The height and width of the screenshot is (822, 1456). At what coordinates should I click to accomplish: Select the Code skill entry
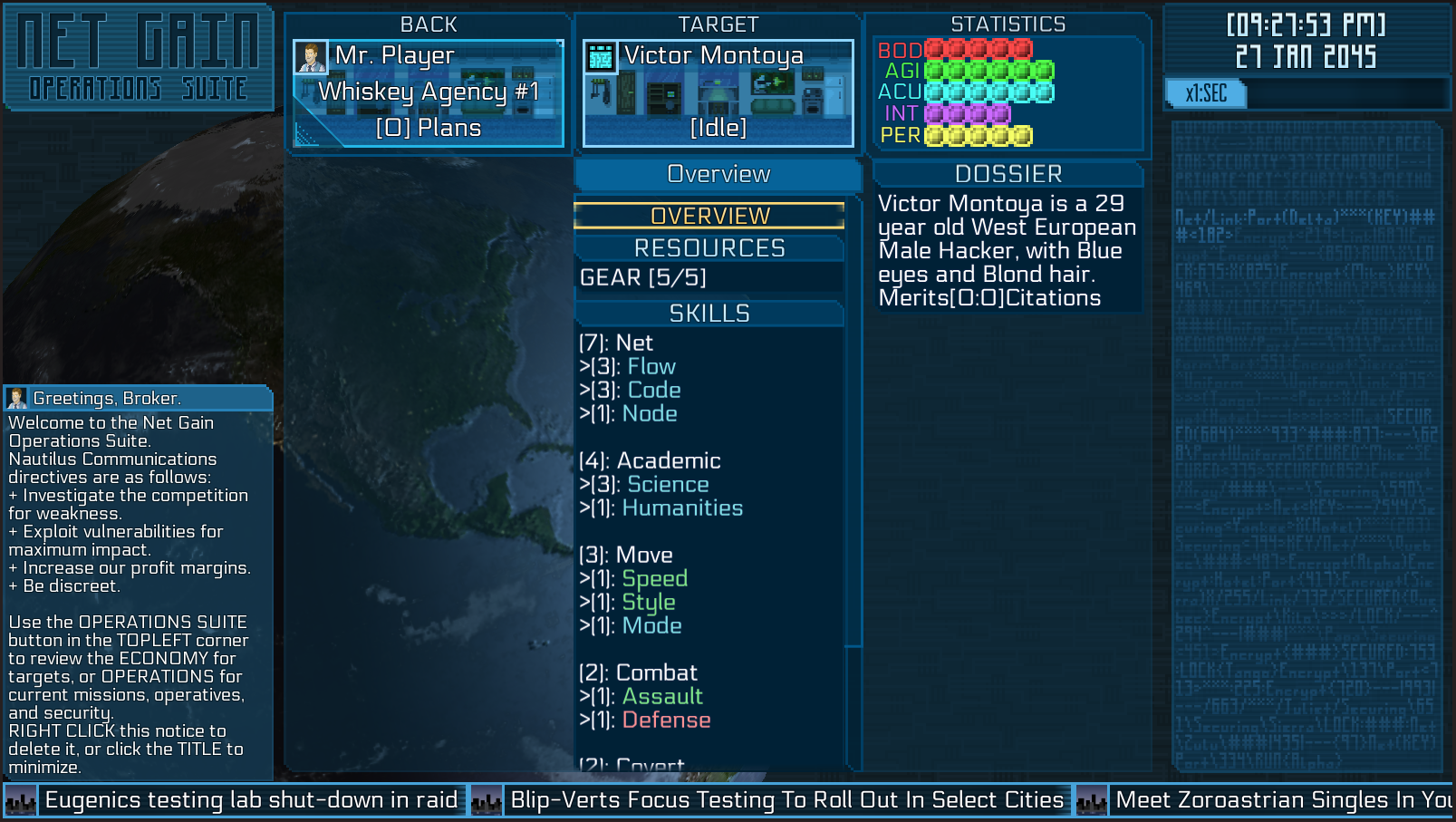654,391
